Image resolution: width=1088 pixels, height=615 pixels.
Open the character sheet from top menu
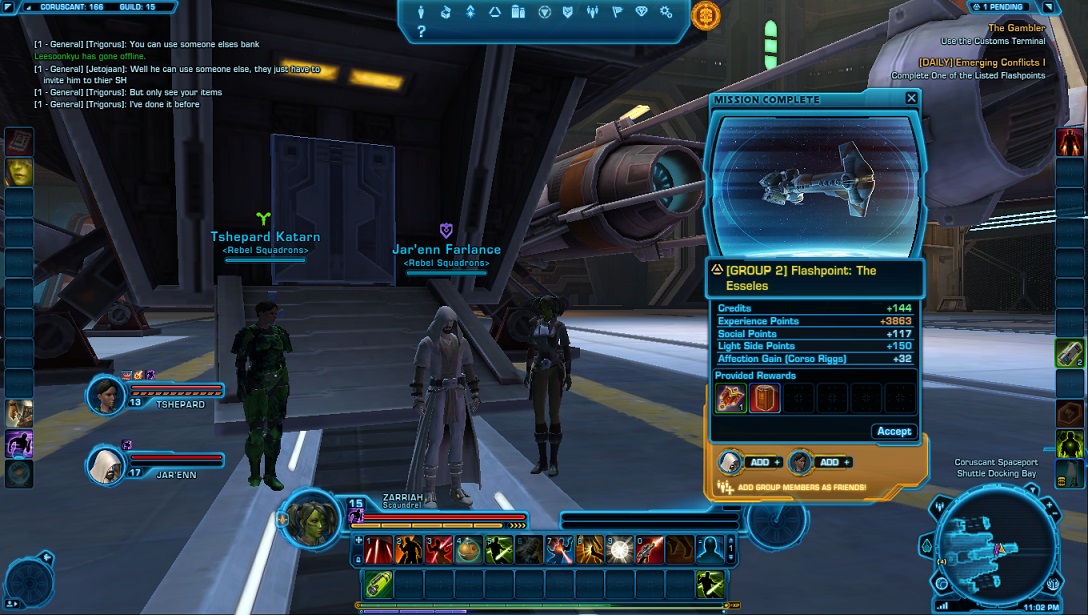[x=421, y=13]
